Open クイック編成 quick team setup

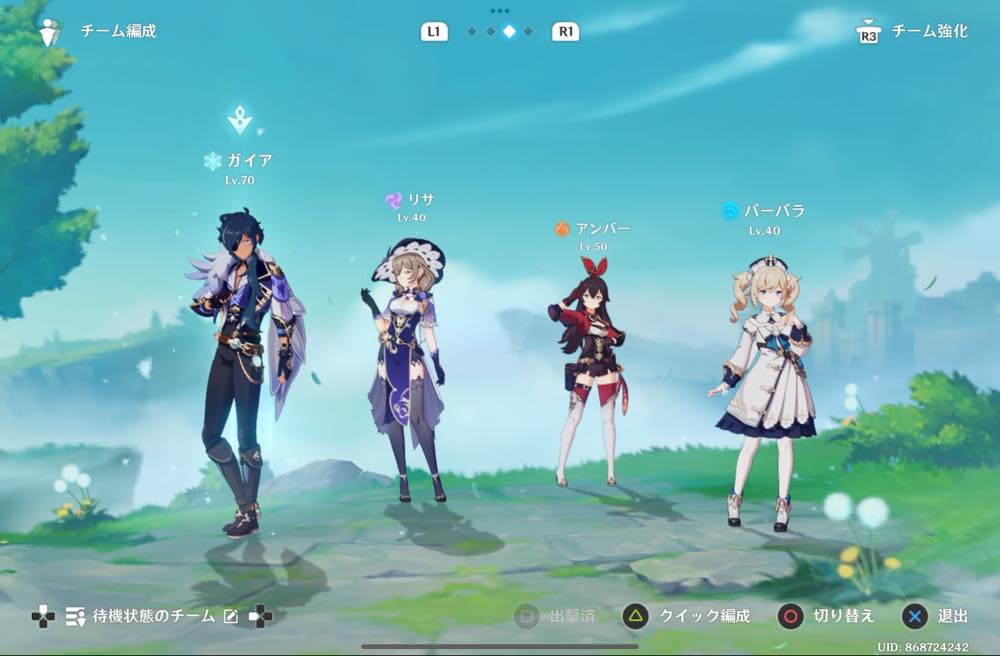(686, 616)
